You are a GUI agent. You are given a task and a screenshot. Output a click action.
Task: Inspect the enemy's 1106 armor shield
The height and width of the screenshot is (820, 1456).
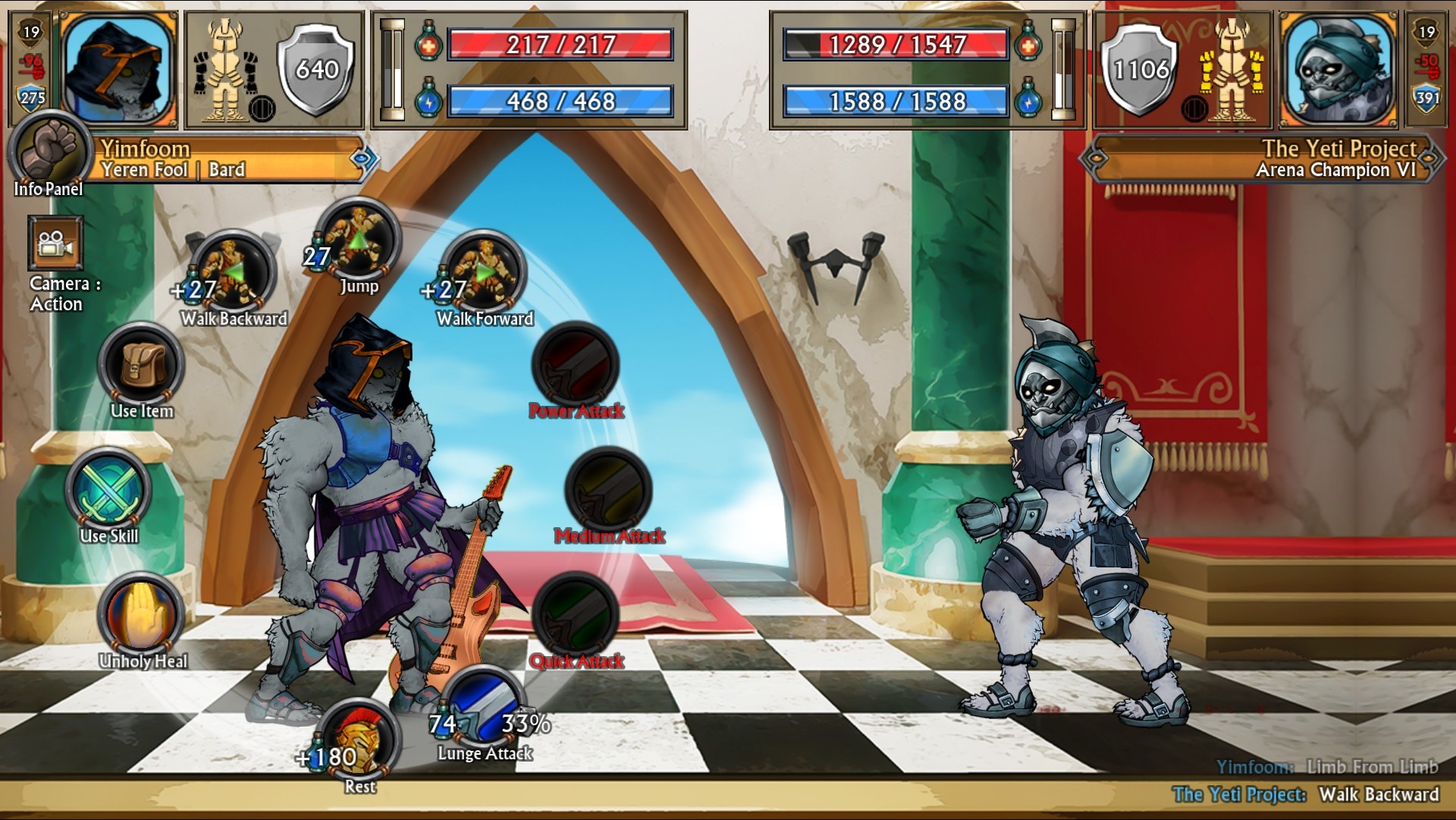pyautogui.click(x=1140, y=70)
